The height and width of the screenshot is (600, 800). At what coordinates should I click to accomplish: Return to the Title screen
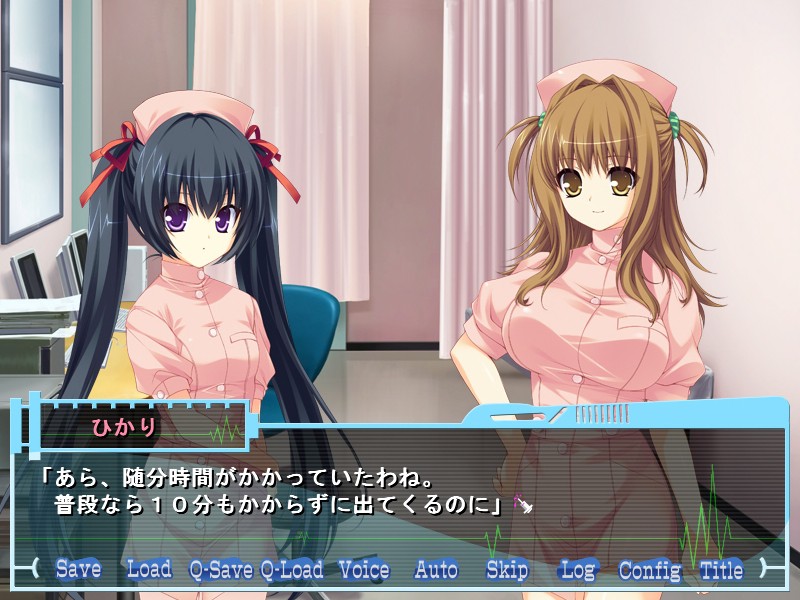(x=721, y=570)
